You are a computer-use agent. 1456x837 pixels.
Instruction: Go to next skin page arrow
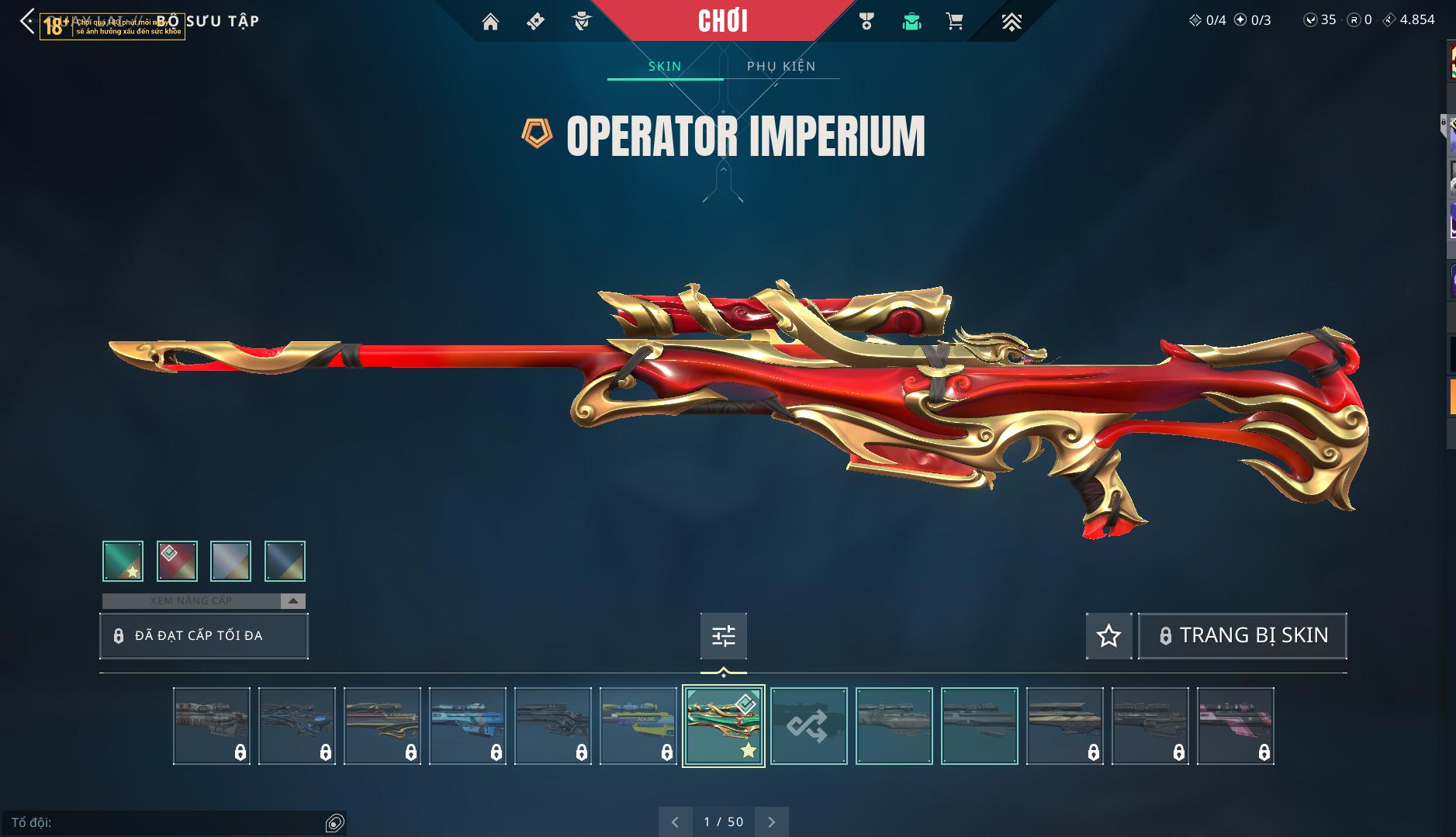pyautogui.click(x=771, y=822)
